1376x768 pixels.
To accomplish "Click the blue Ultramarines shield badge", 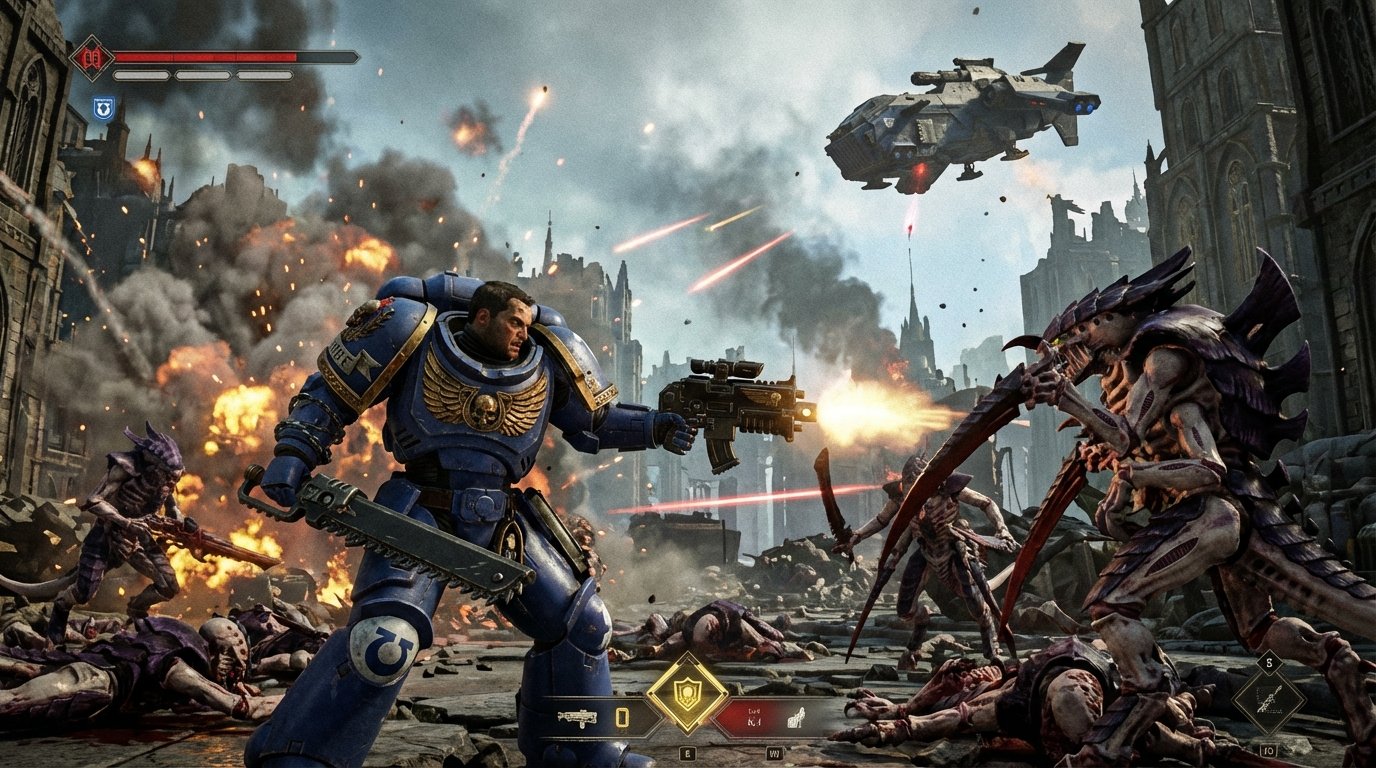I will [104, 108].
